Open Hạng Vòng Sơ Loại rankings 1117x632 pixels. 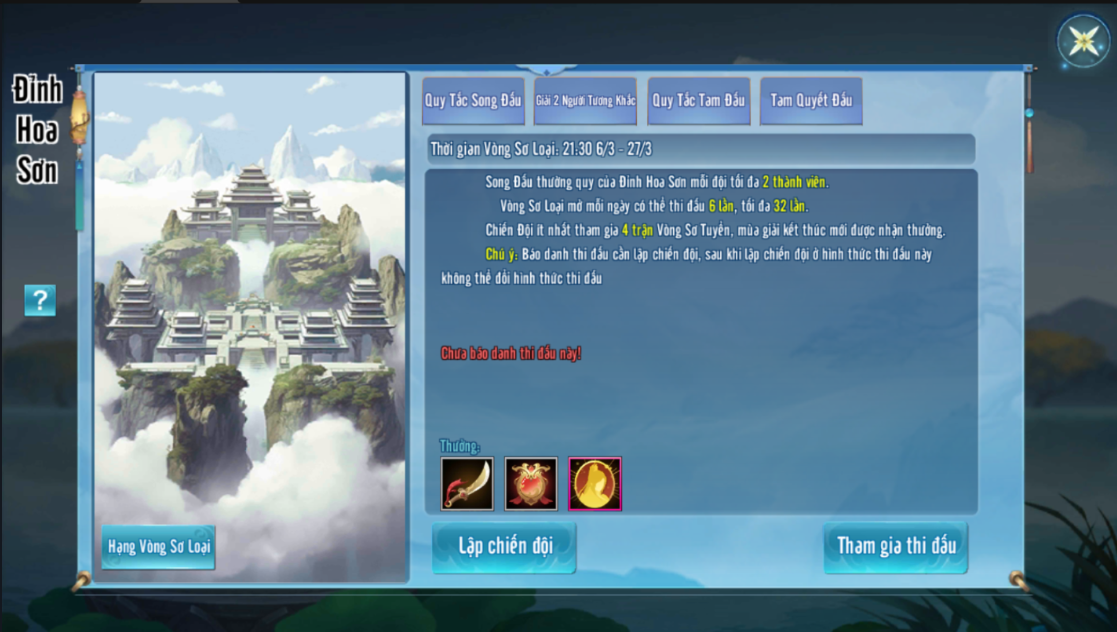[159, 547]
